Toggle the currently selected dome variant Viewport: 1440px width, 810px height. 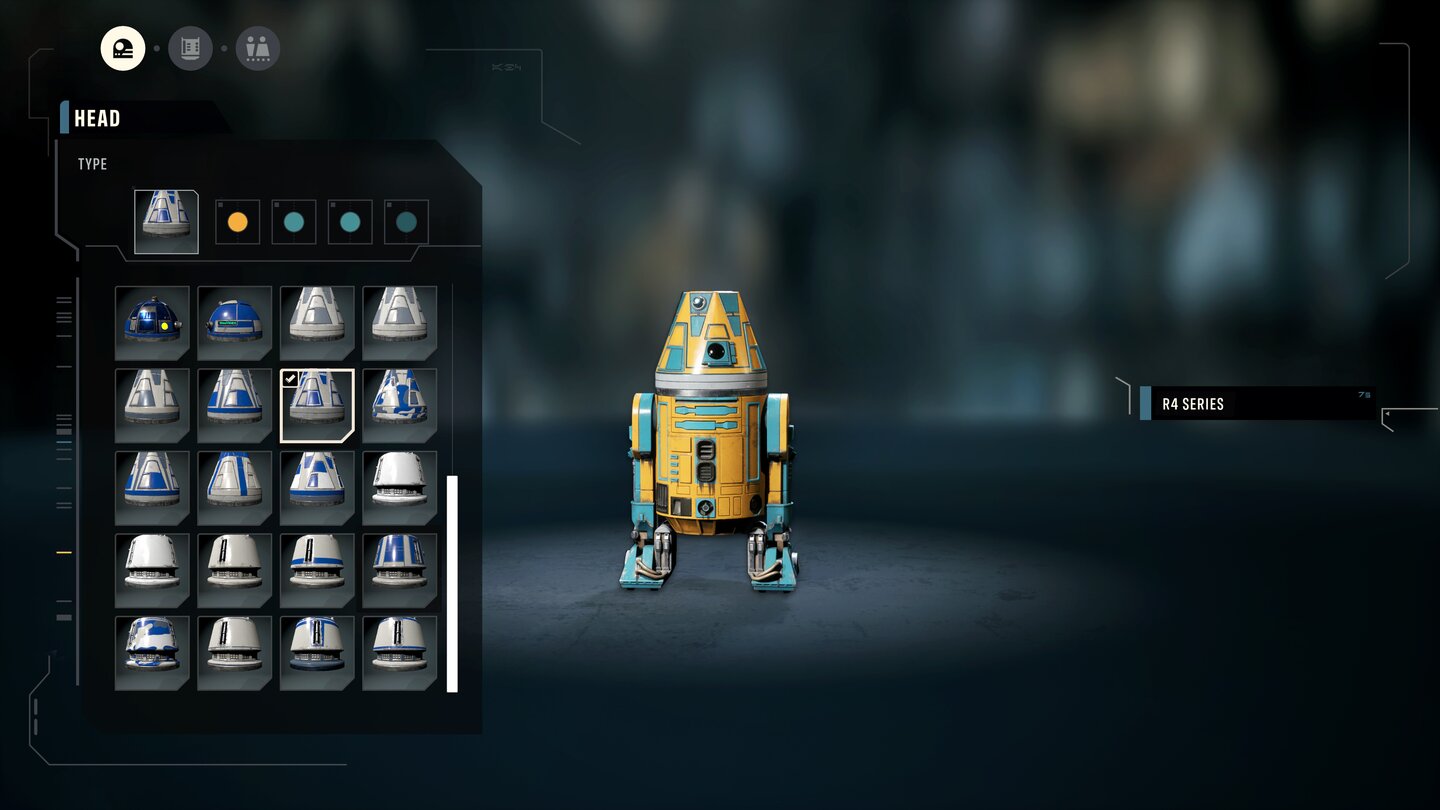(317, 405)
